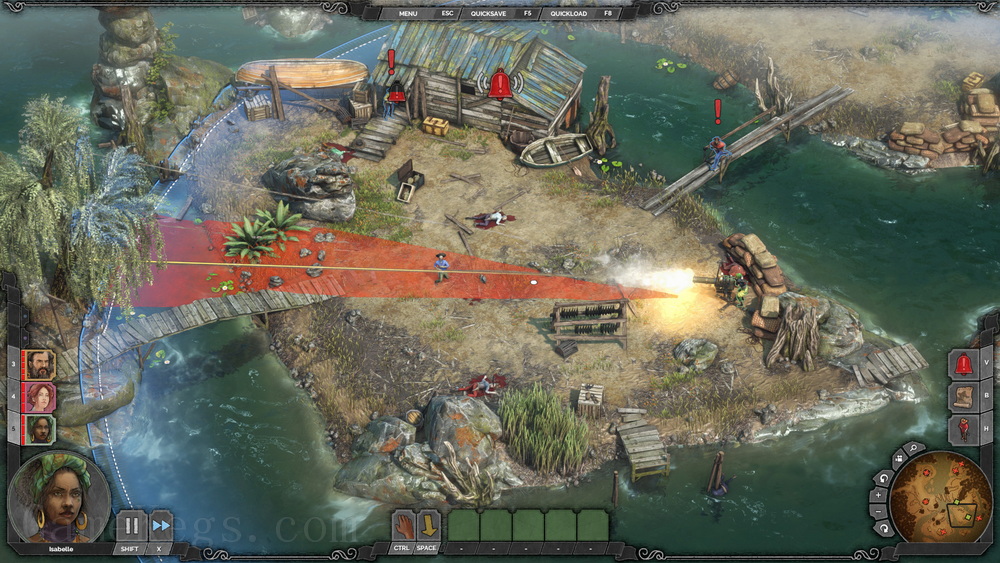Screen dimensions: 1000x563
Task: Quickload the last save
Action: (x=569, y=14)
